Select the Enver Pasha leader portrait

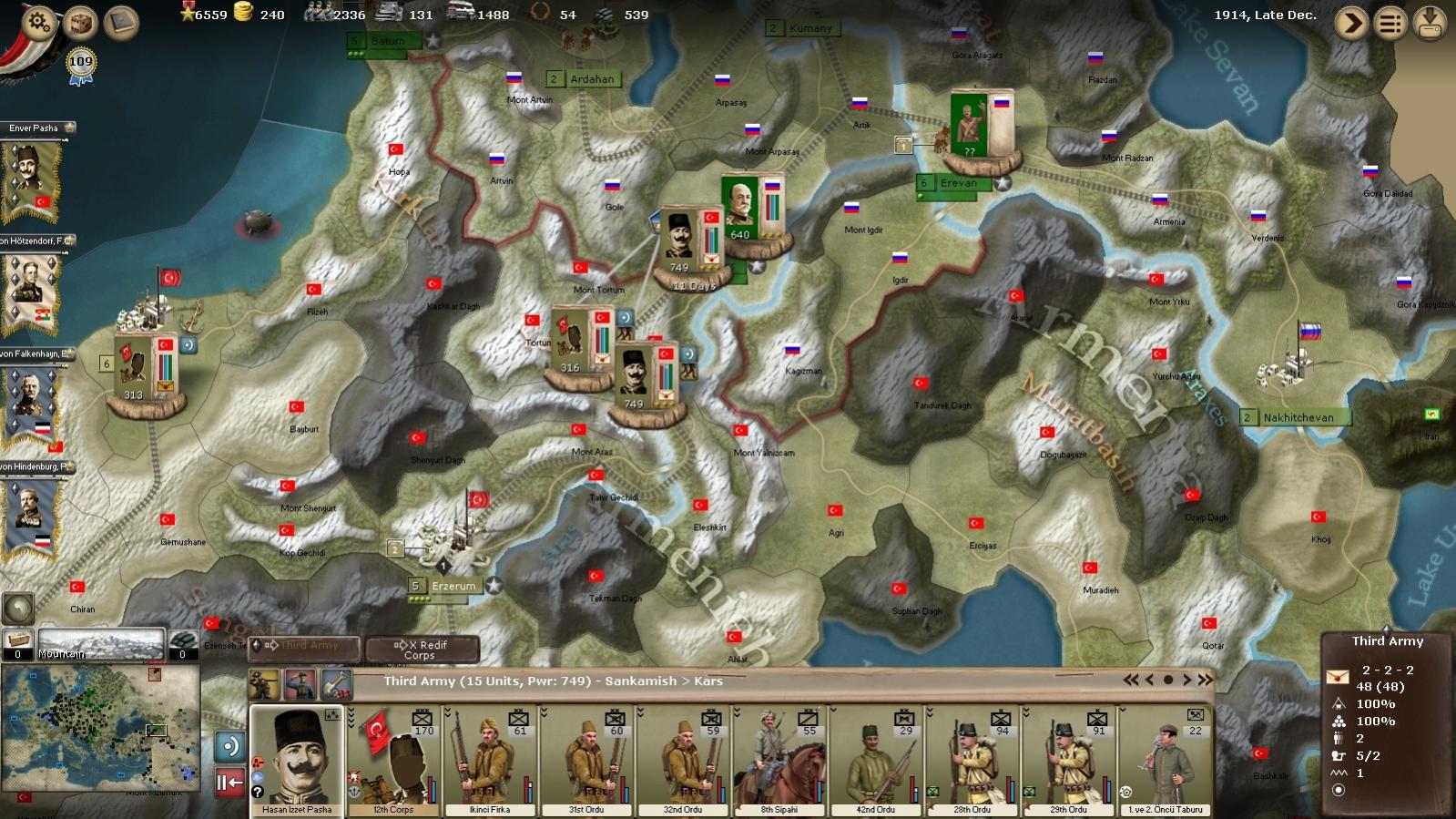tap(33, 178)
